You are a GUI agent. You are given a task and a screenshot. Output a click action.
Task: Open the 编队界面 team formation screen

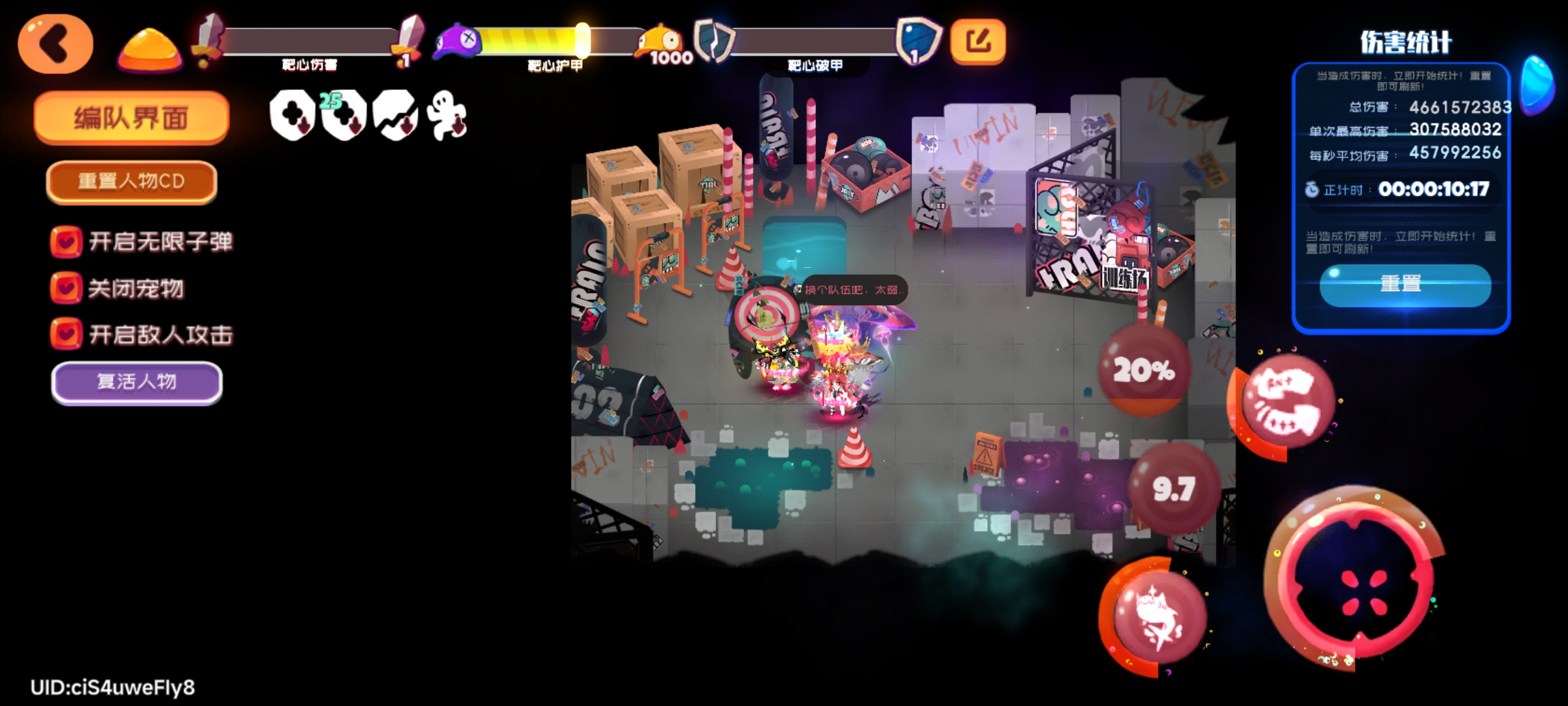131,118
